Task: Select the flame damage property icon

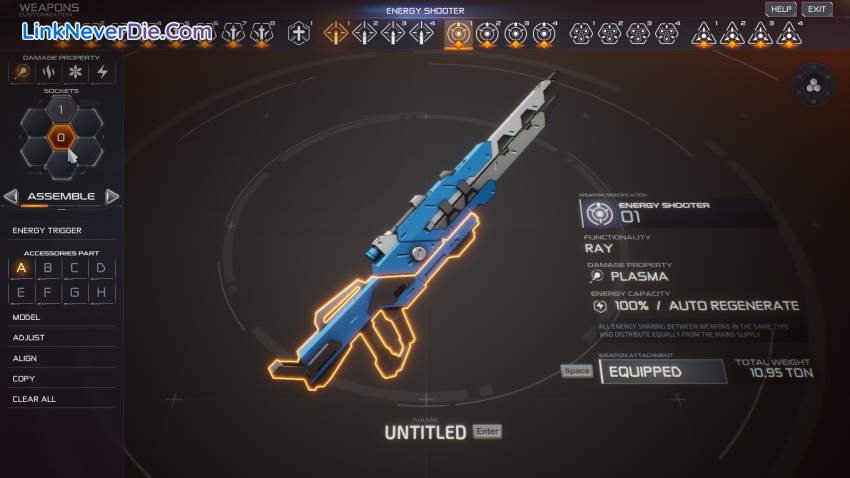Action: [x=48, y=73]
